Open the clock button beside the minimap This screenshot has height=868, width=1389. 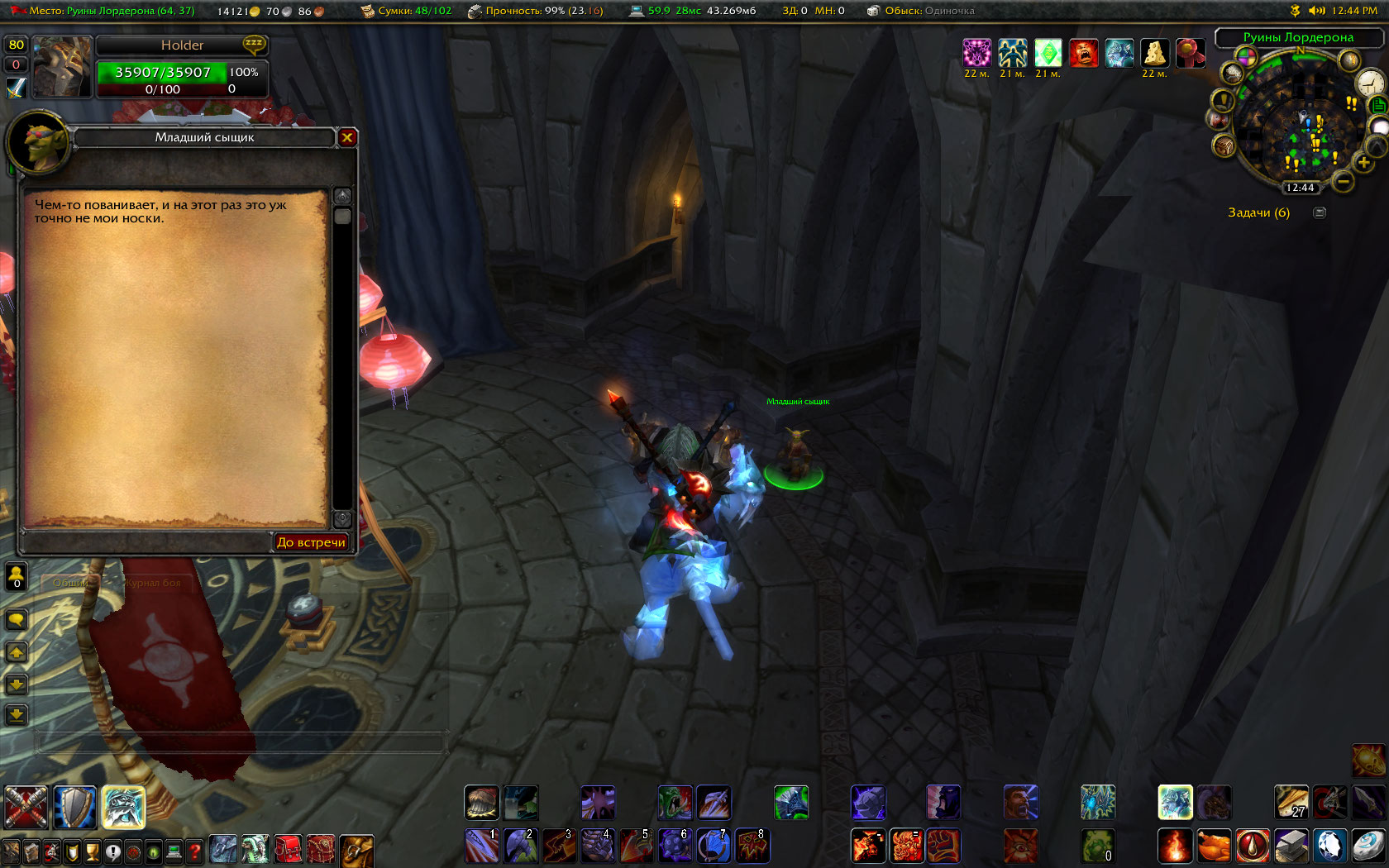point(1370,83)
